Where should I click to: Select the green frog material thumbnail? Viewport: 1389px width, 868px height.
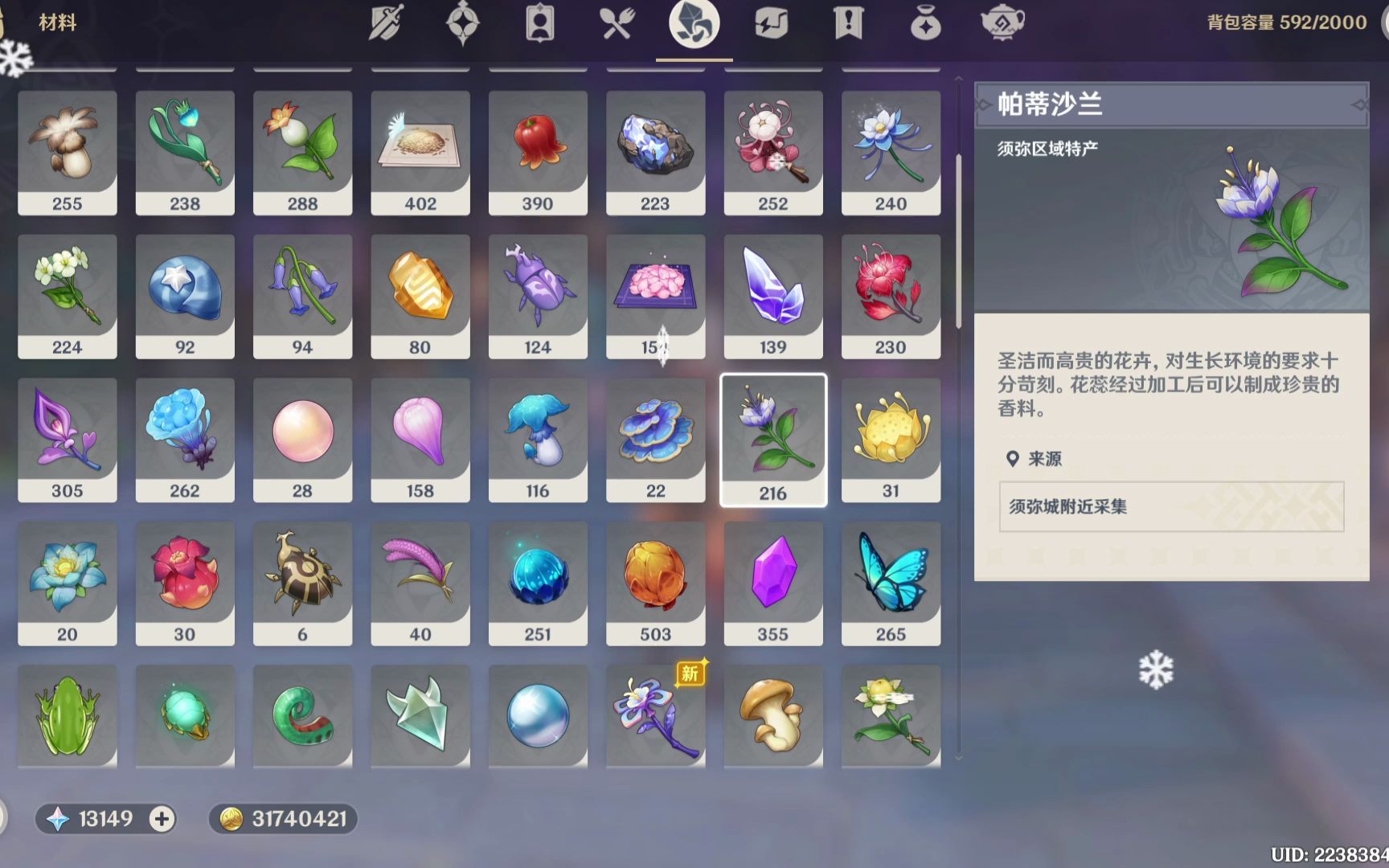(x=68, y=715)
